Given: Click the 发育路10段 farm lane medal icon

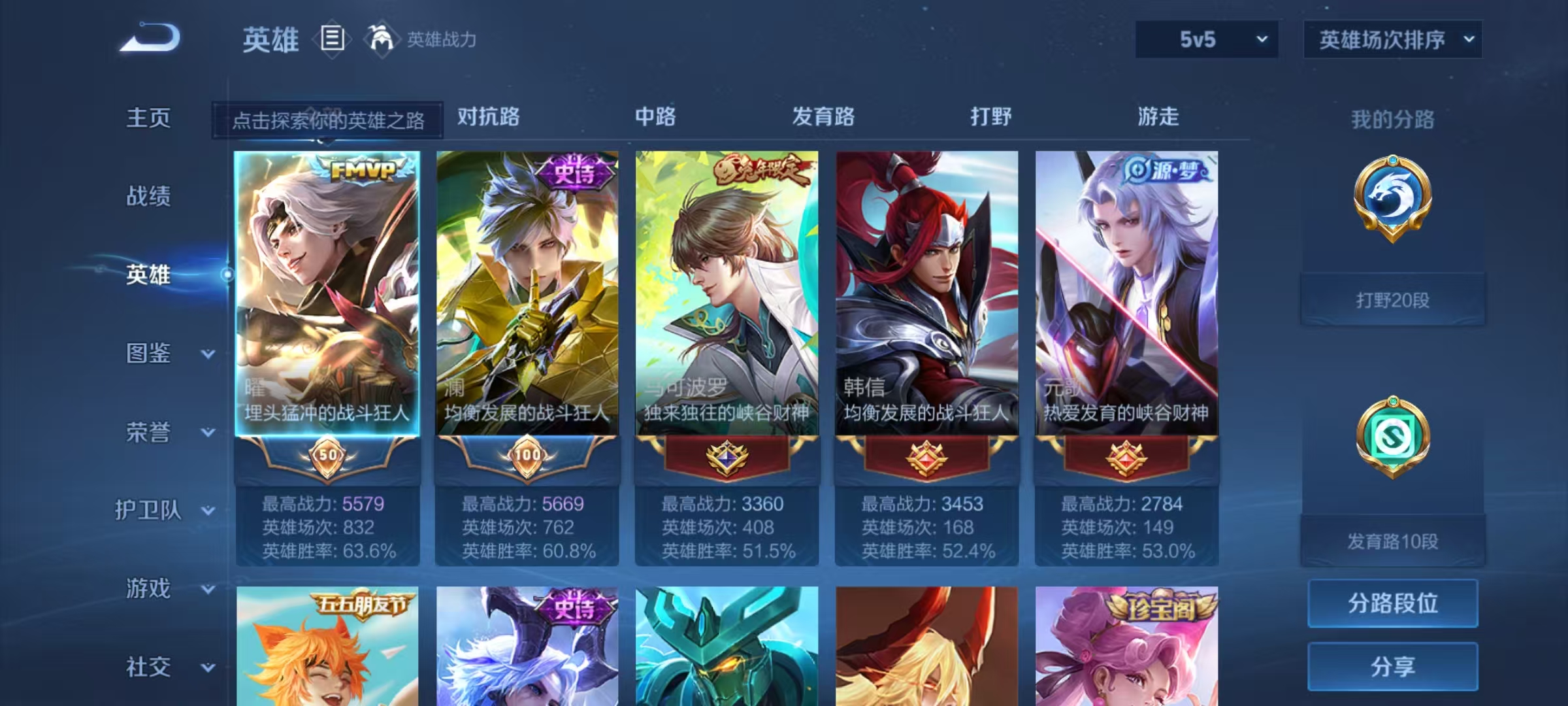Looking at the screenshot, I should (1392, 437).
